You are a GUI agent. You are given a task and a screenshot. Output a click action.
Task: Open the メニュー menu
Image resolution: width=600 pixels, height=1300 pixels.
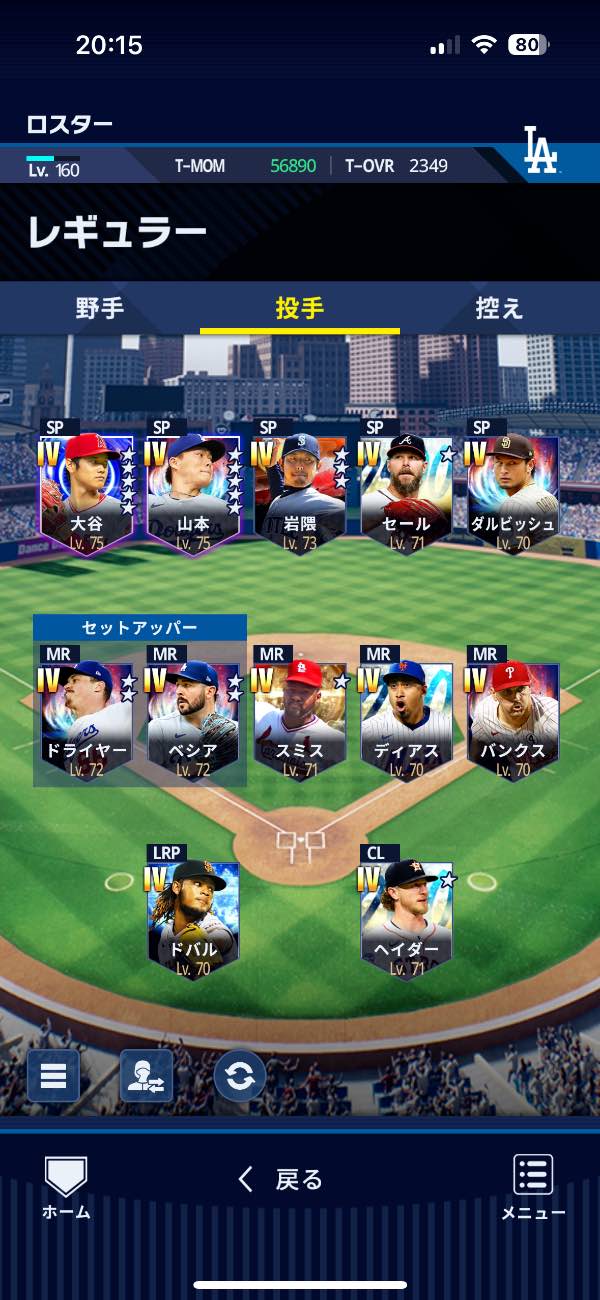pyautogui.click(x=533, y=1187)
